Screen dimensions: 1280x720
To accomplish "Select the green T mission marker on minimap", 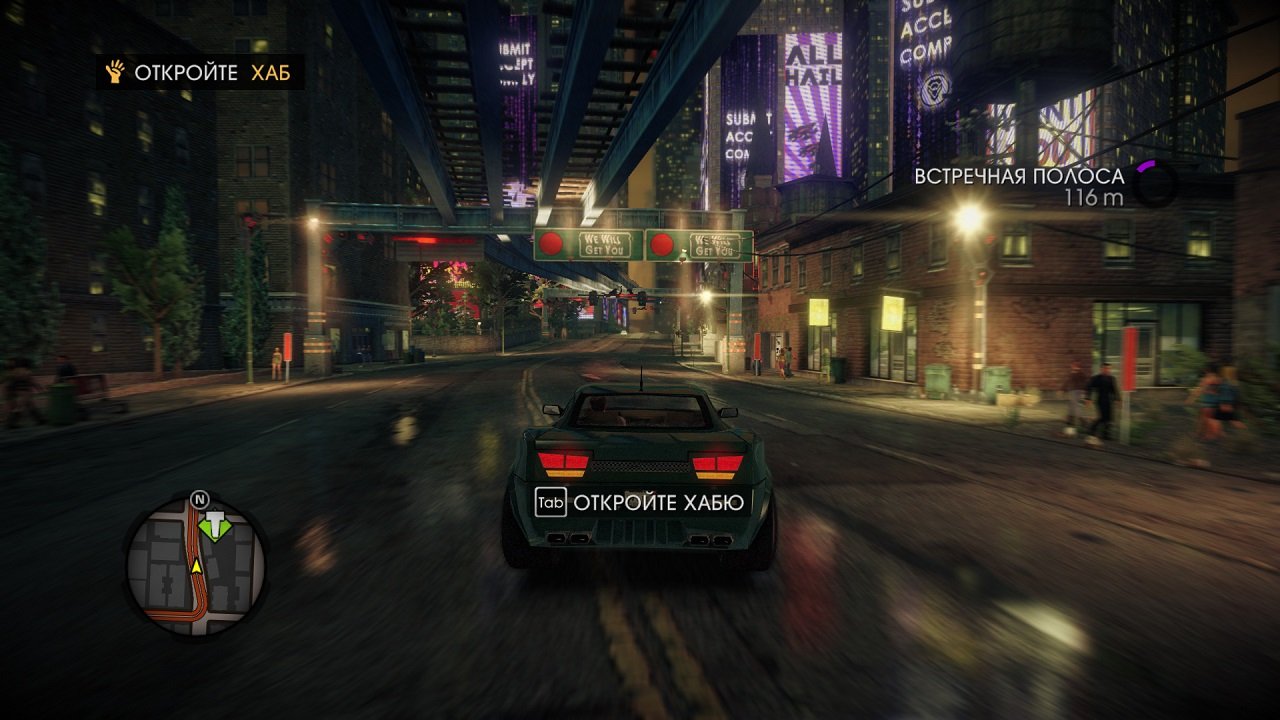I will [x=215, y=525].
